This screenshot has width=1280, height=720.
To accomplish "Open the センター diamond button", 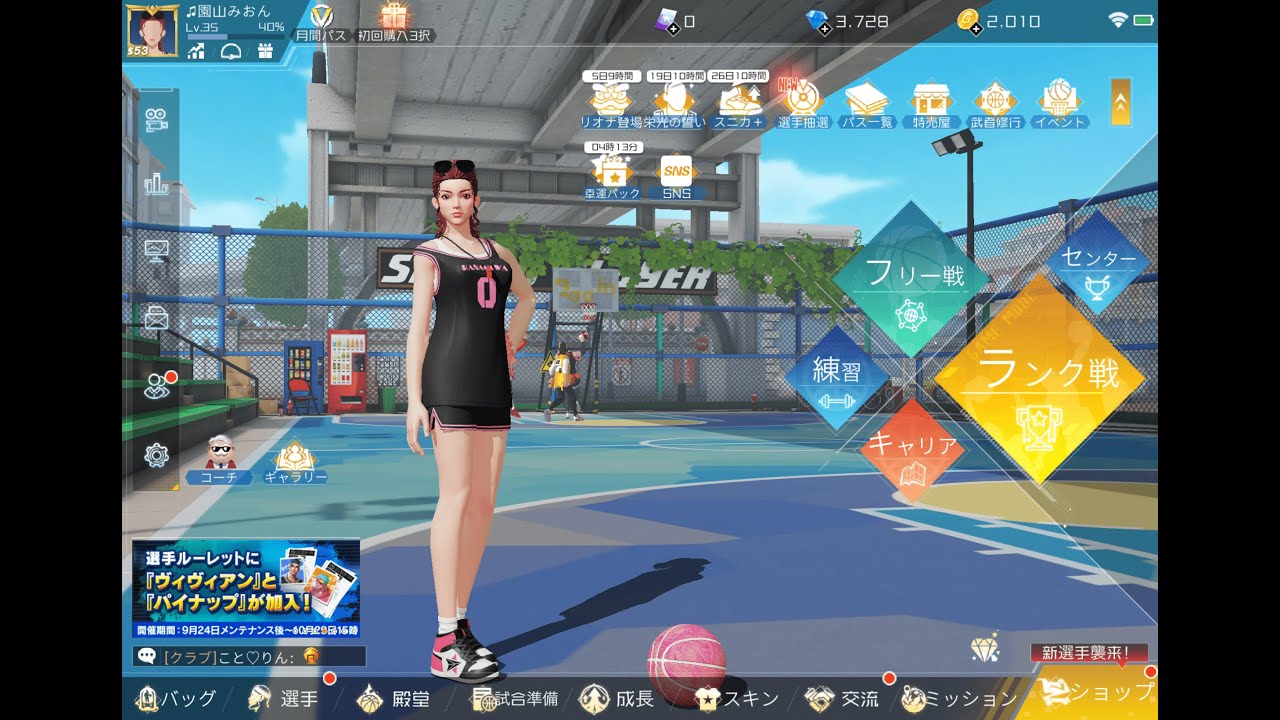I will [x=1097, y=264].
